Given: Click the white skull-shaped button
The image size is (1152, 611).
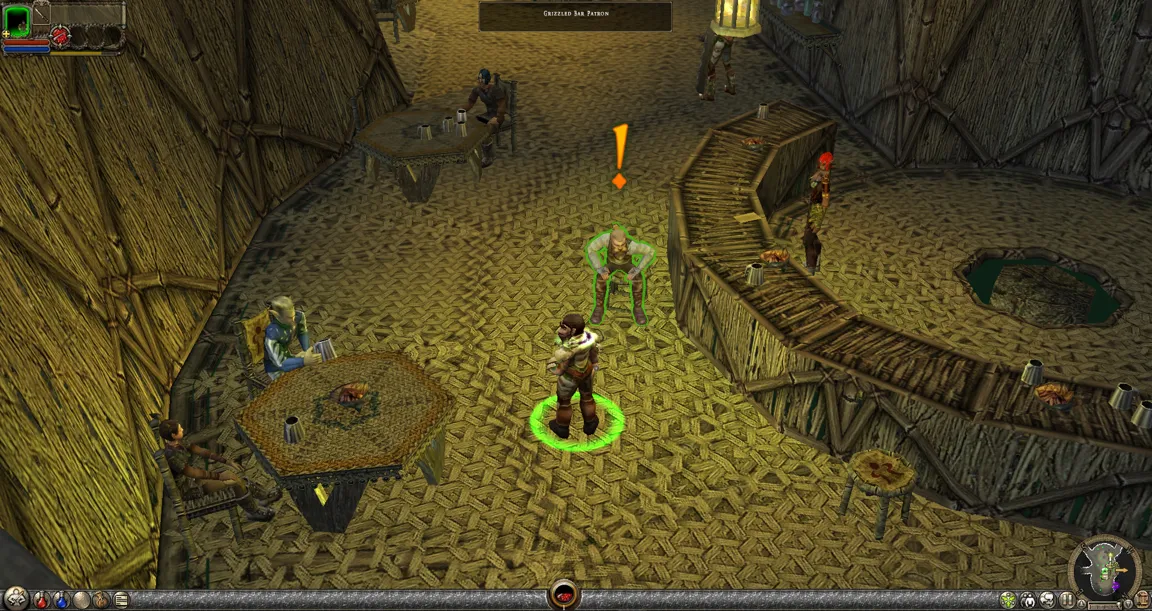Looking at the screenshot, I should click(1047, 600).
